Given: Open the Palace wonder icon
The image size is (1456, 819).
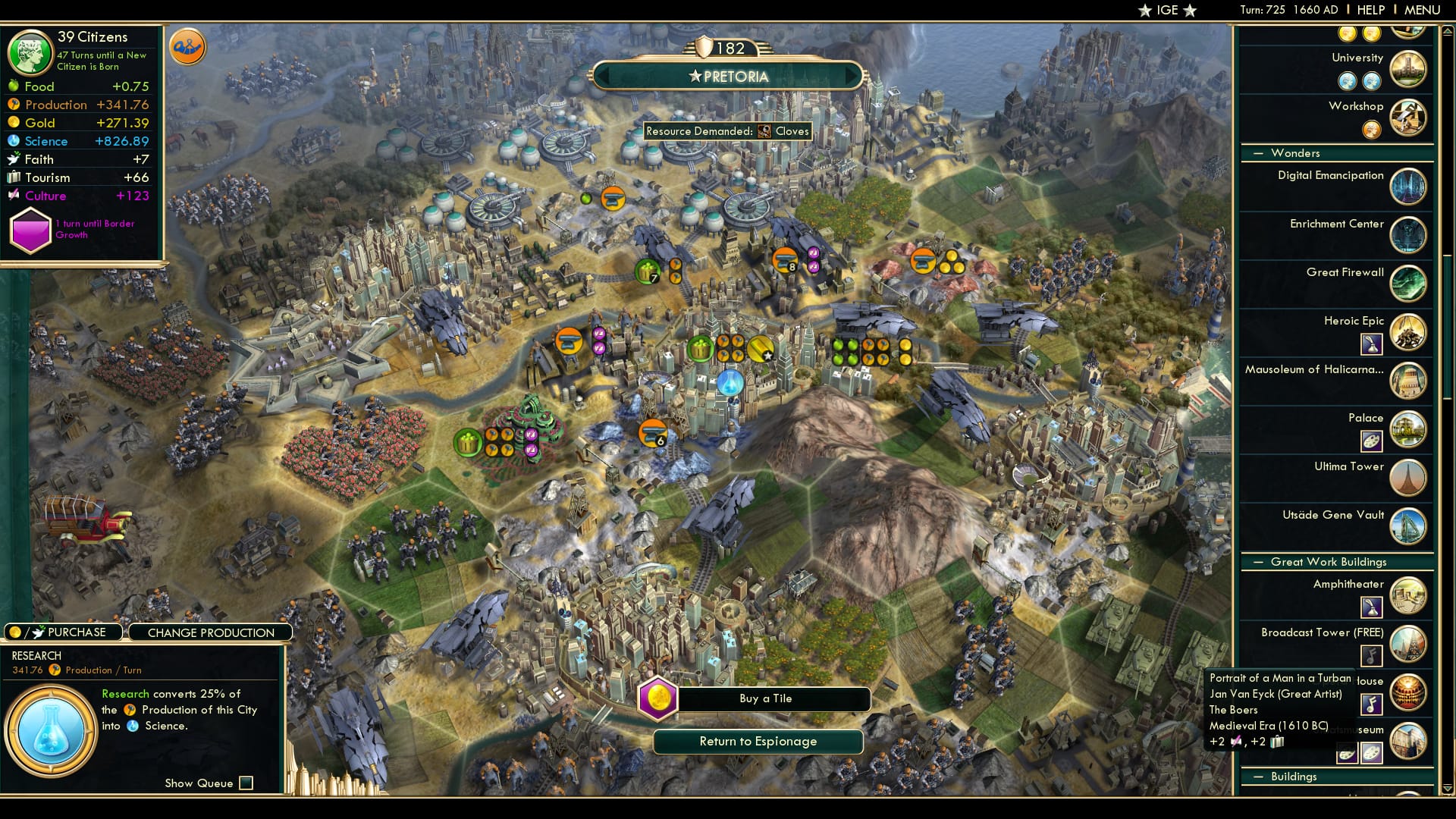Looking at the screenshot, I should (1408, 429).
